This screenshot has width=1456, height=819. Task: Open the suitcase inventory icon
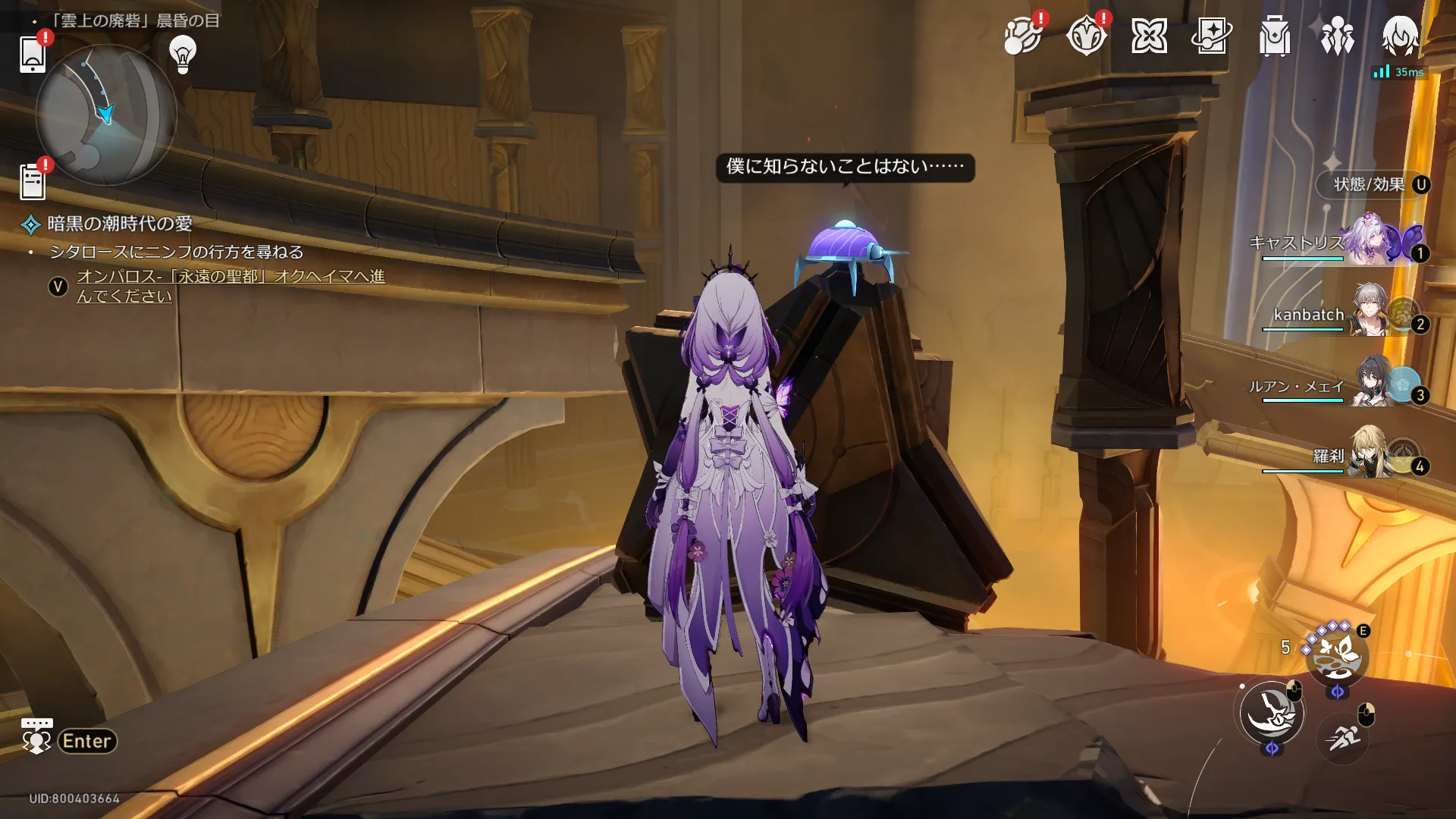1275,36
